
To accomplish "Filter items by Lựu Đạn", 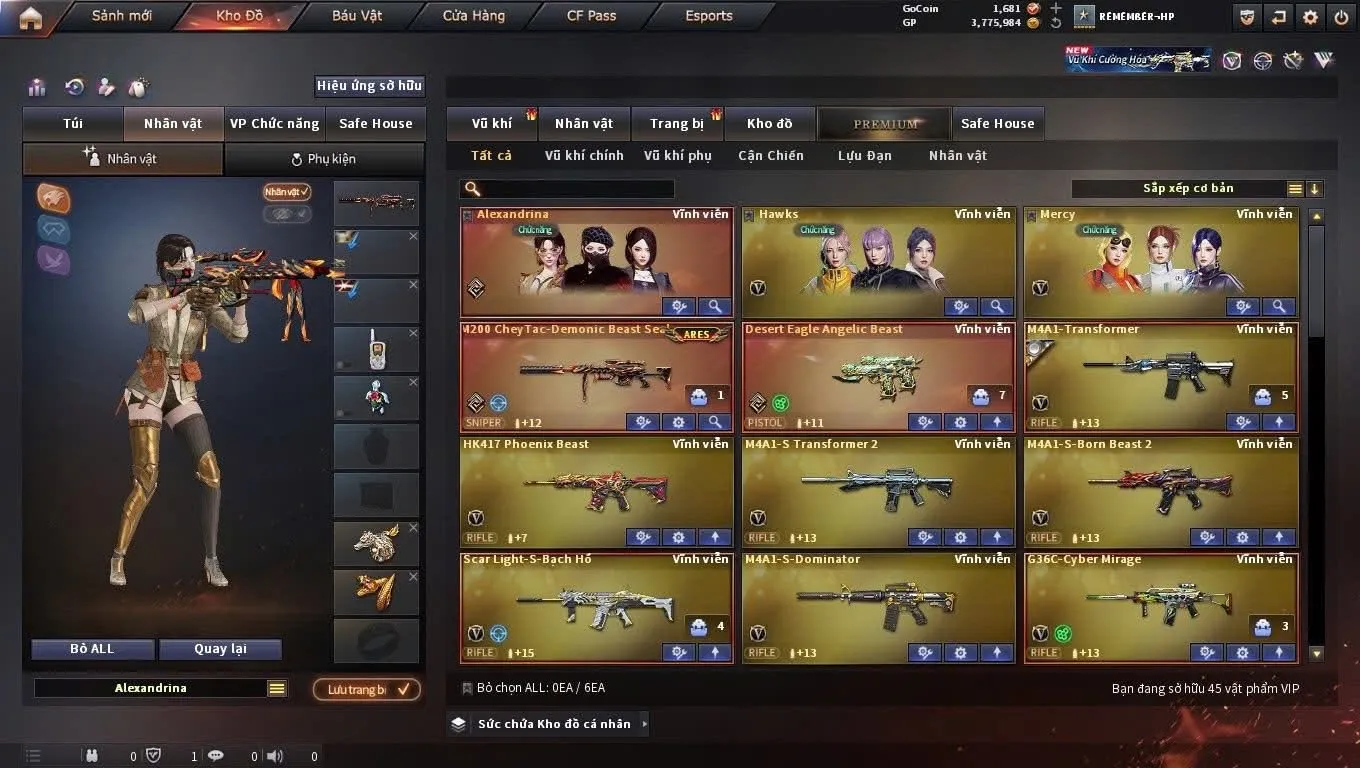I will [x=864, y=156].
